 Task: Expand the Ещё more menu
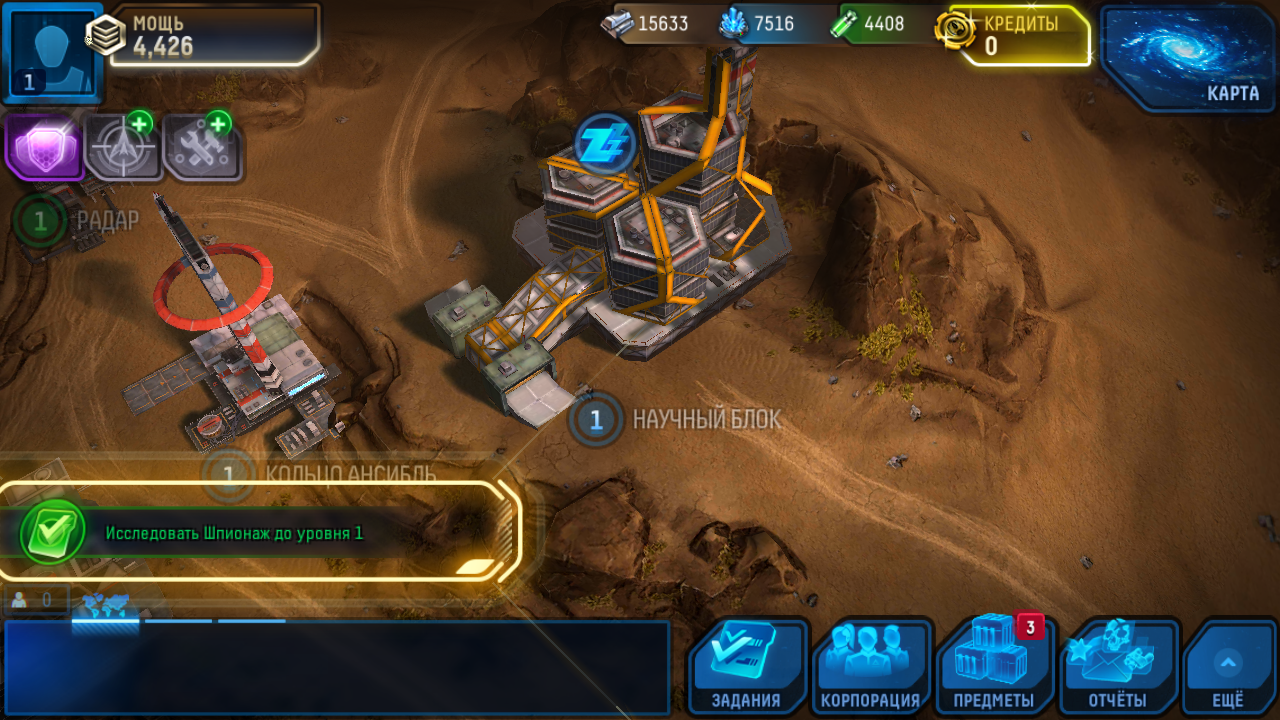tap(1228, 666)
